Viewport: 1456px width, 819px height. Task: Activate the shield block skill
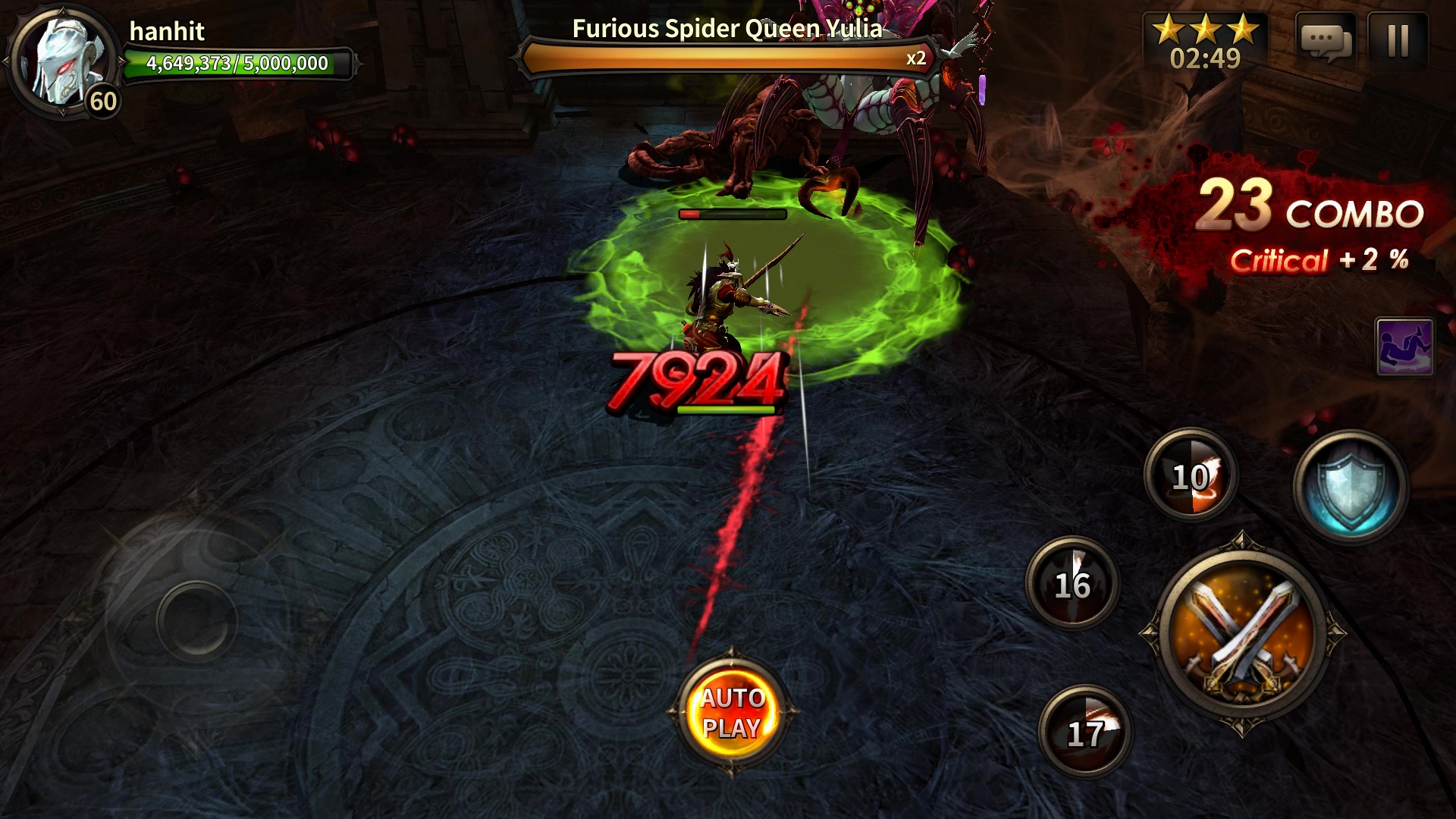[1350, 485]
